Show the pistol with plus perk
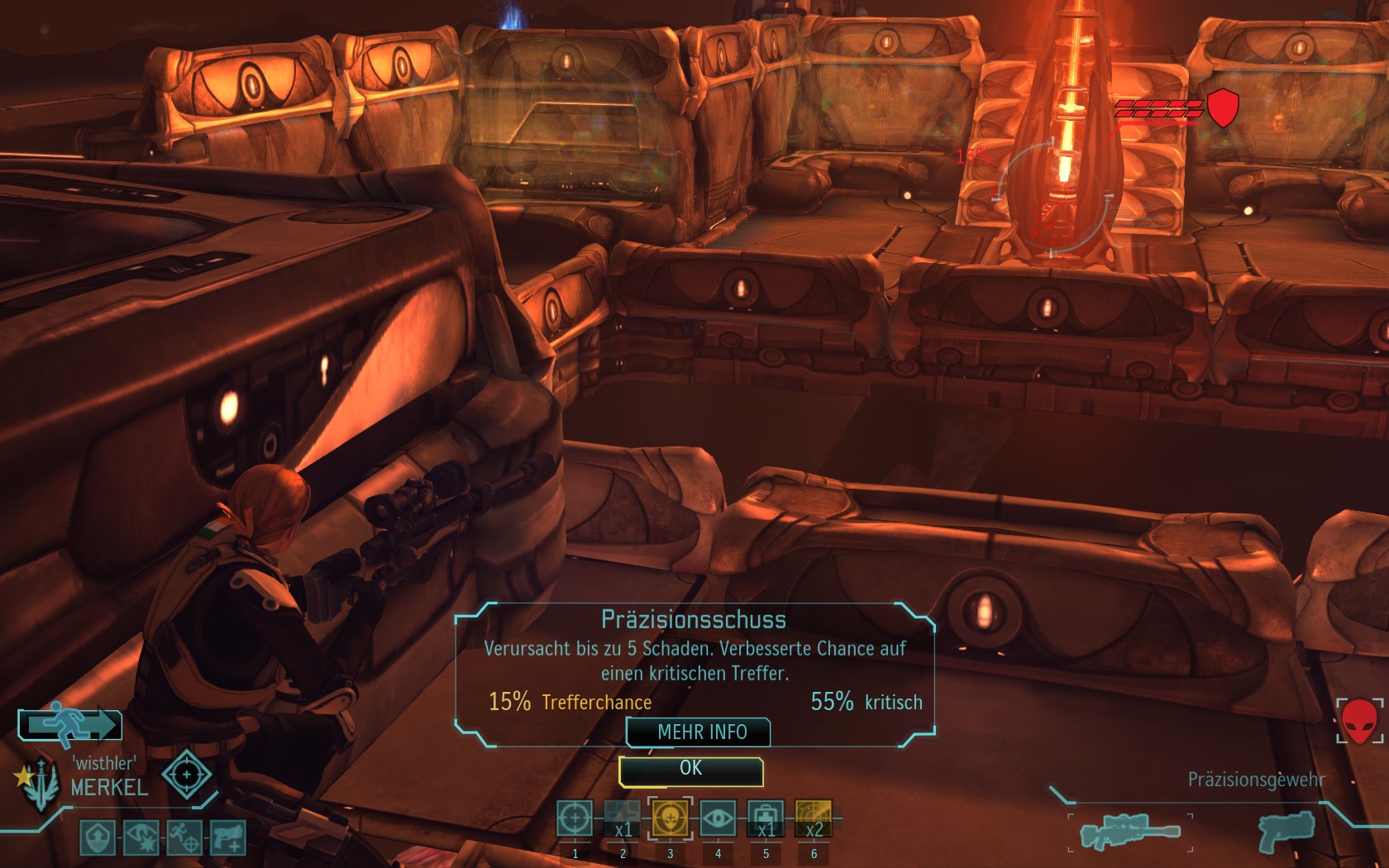Screen dimensions: 1389x868 [x=227, y=838]
